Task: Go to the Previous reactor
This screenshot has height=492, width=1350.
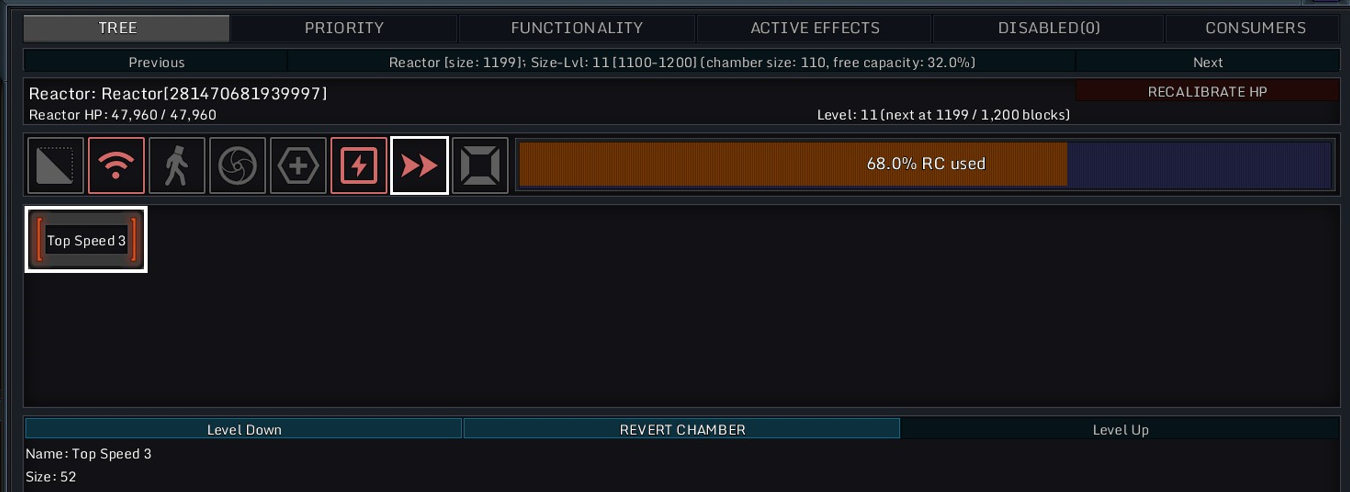Action: [156, 62]
